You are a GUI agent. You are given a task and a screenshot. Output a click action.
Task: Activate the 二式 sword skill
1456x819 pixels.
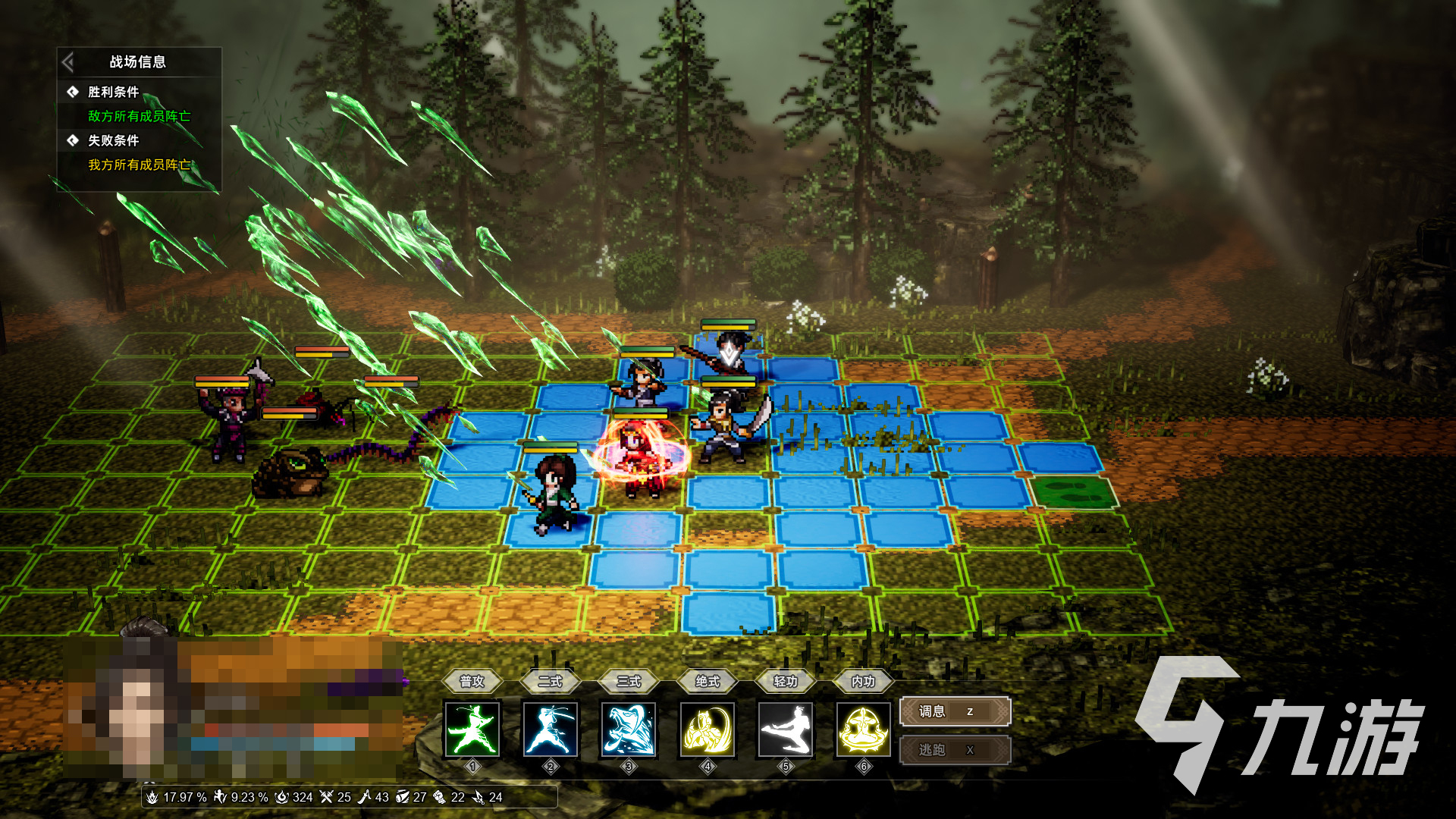(x=551, y=730)
